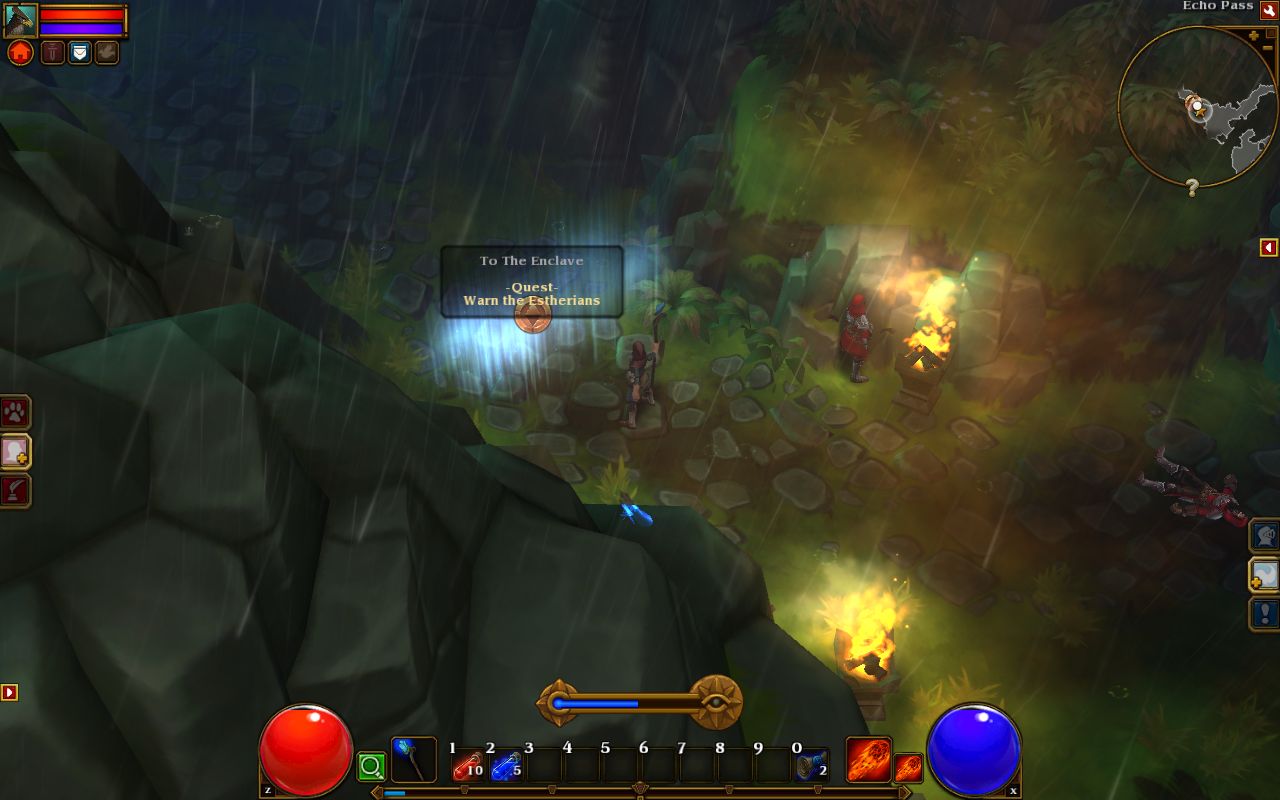Click the pet portrait in the corner
This screenshot has width=1280, height=800.
point(20,20)
